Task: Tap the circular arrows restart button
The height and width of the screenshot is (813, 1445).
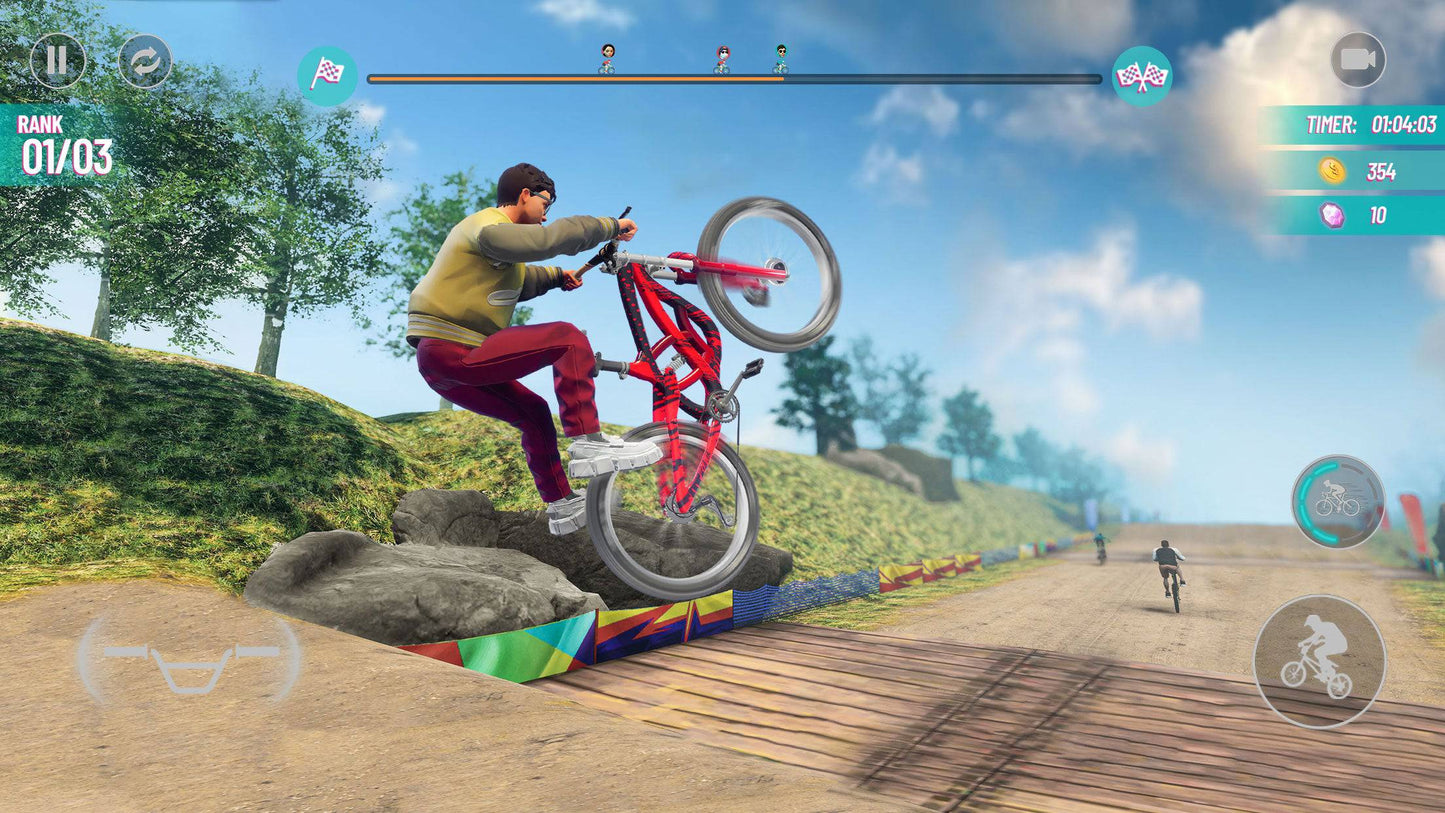Action: 145,61
